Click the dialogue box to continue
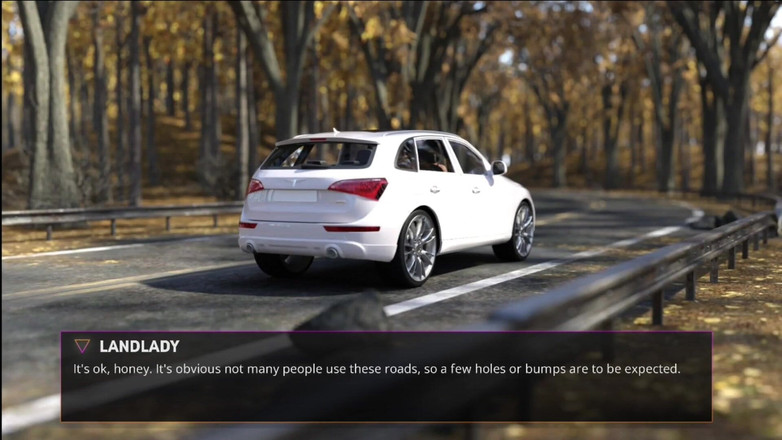This screenshot has width=782, height=440. click(x=386, y=377)
